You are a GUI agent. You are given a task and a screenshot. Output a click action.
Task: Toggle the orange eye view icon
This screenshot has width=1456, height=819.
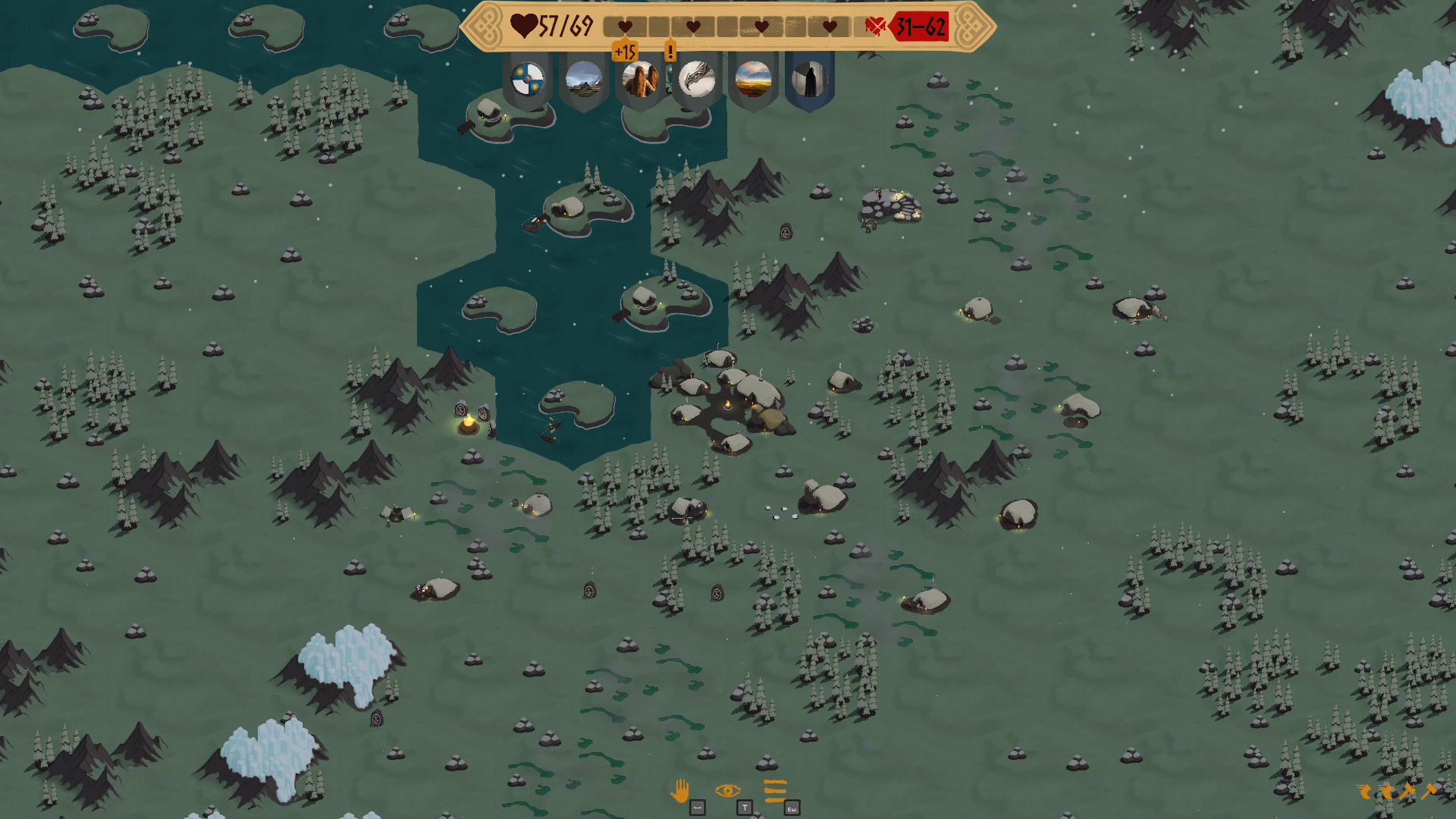(727, 791)
